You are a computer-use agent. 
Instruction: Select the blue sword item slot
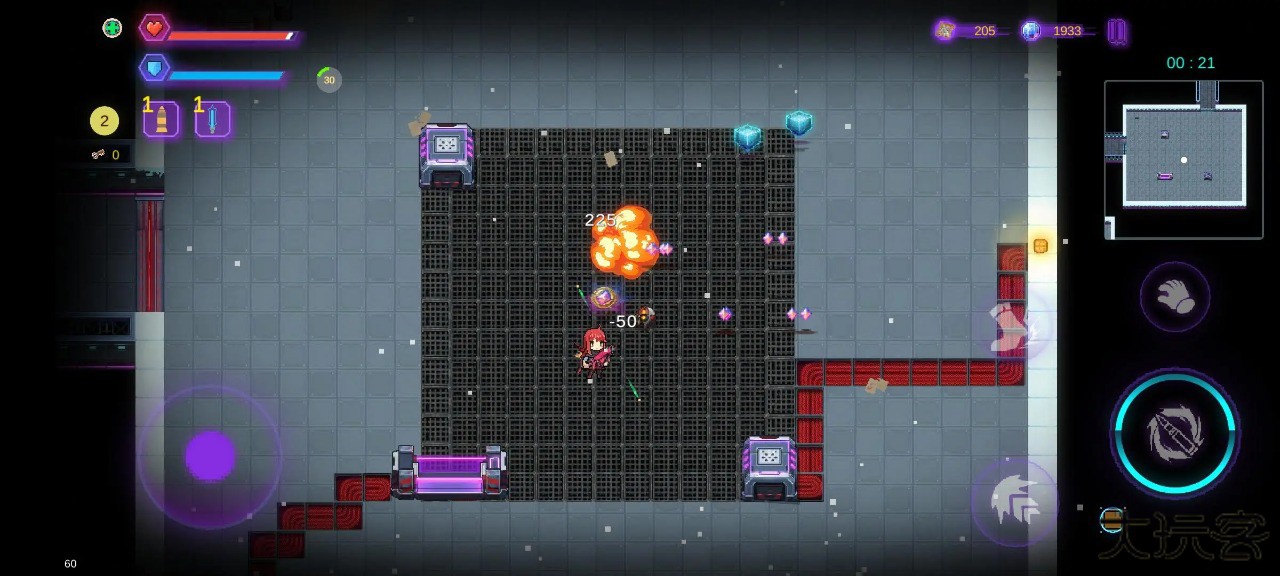(213, 120)
